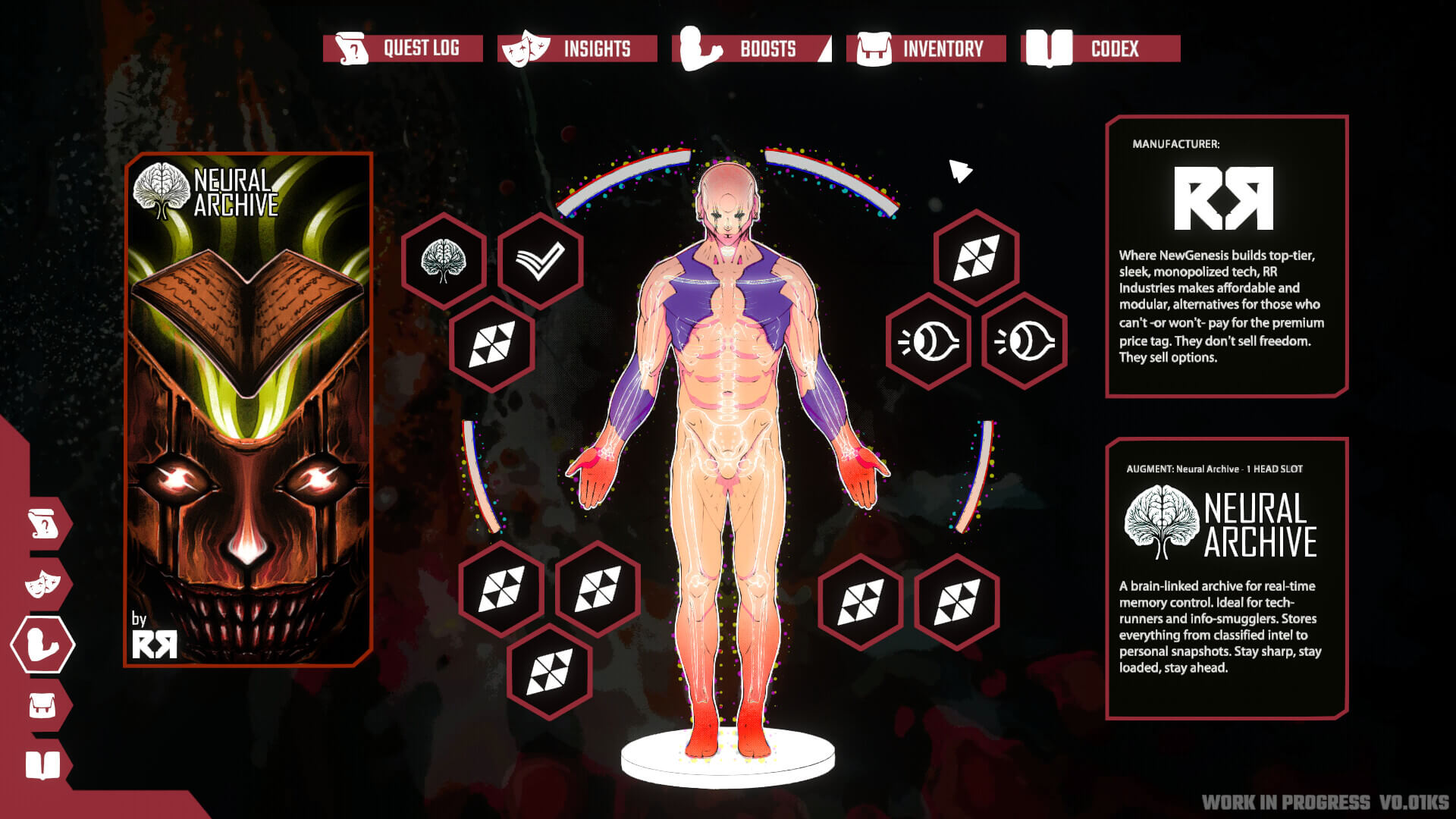
Task: Select the Boosts tab
Action: (x=752, y=49)
